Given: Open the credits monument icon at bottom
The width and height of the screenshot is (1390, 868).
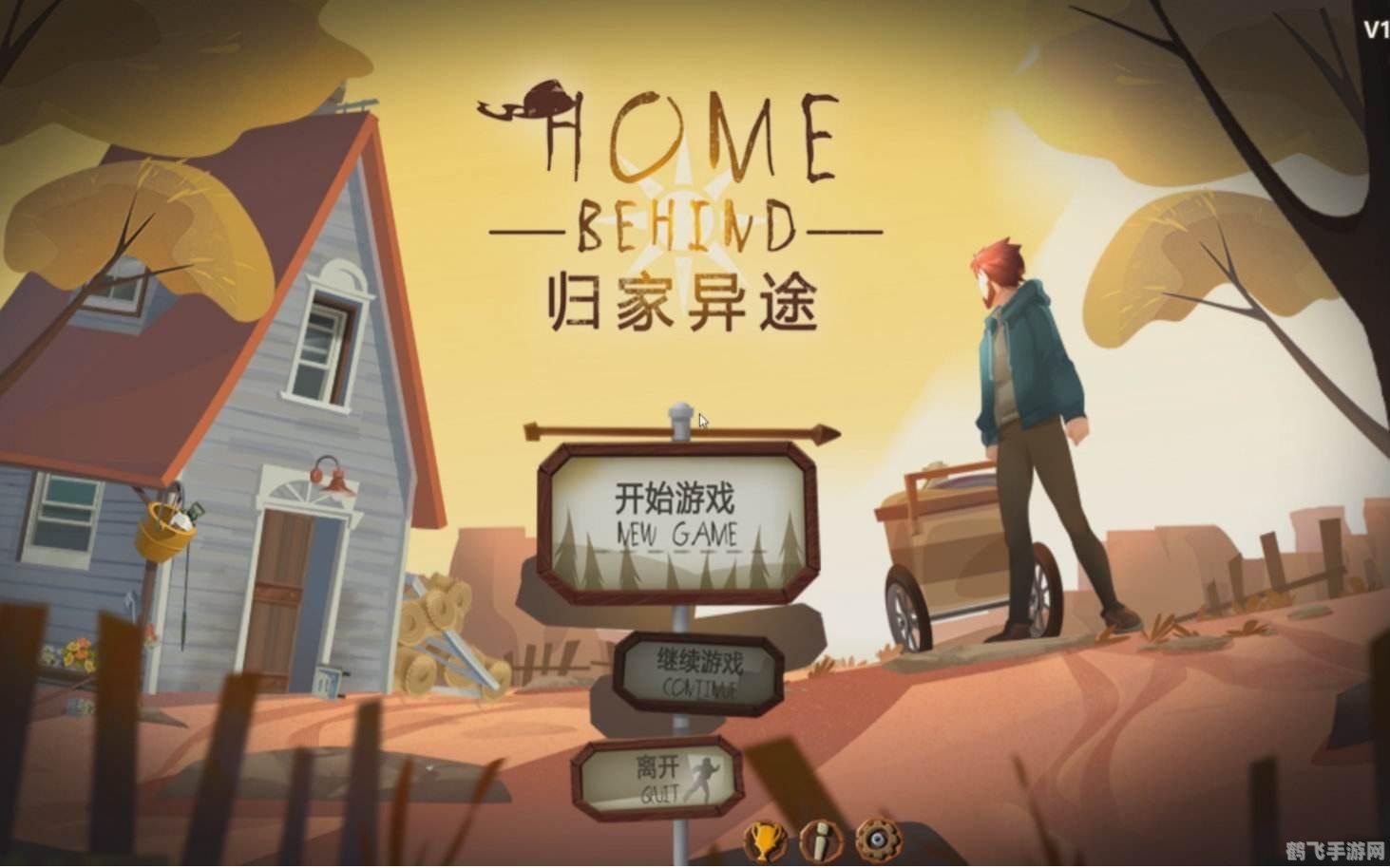Looking at the screenshot, I should pyautogui.click(x=819, y=843).
